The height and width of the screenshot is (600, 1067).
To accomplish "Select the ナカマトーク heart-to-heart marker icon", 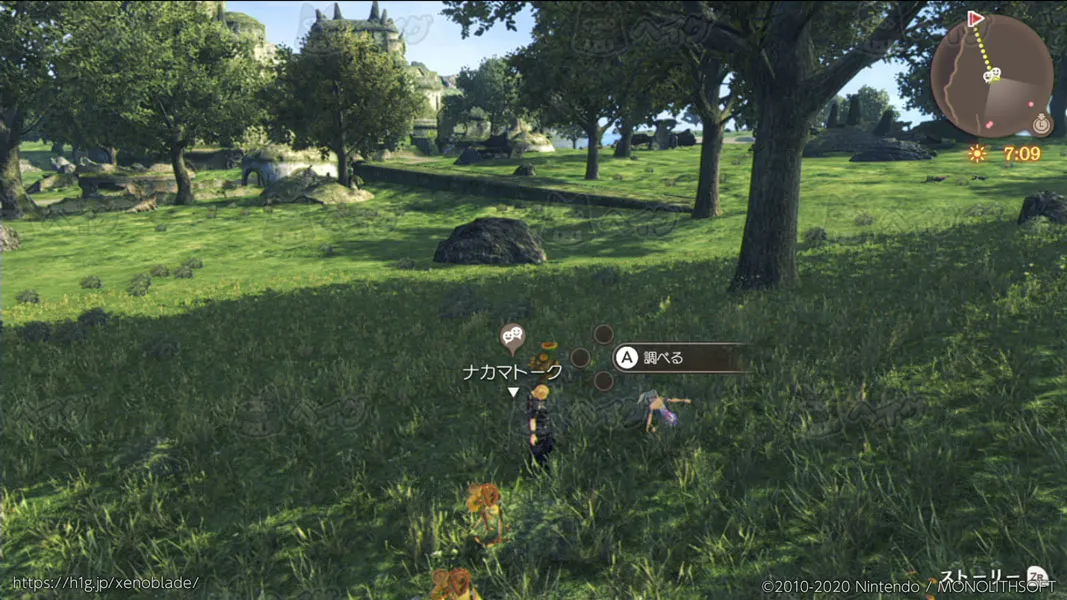I will pos(512,338).
